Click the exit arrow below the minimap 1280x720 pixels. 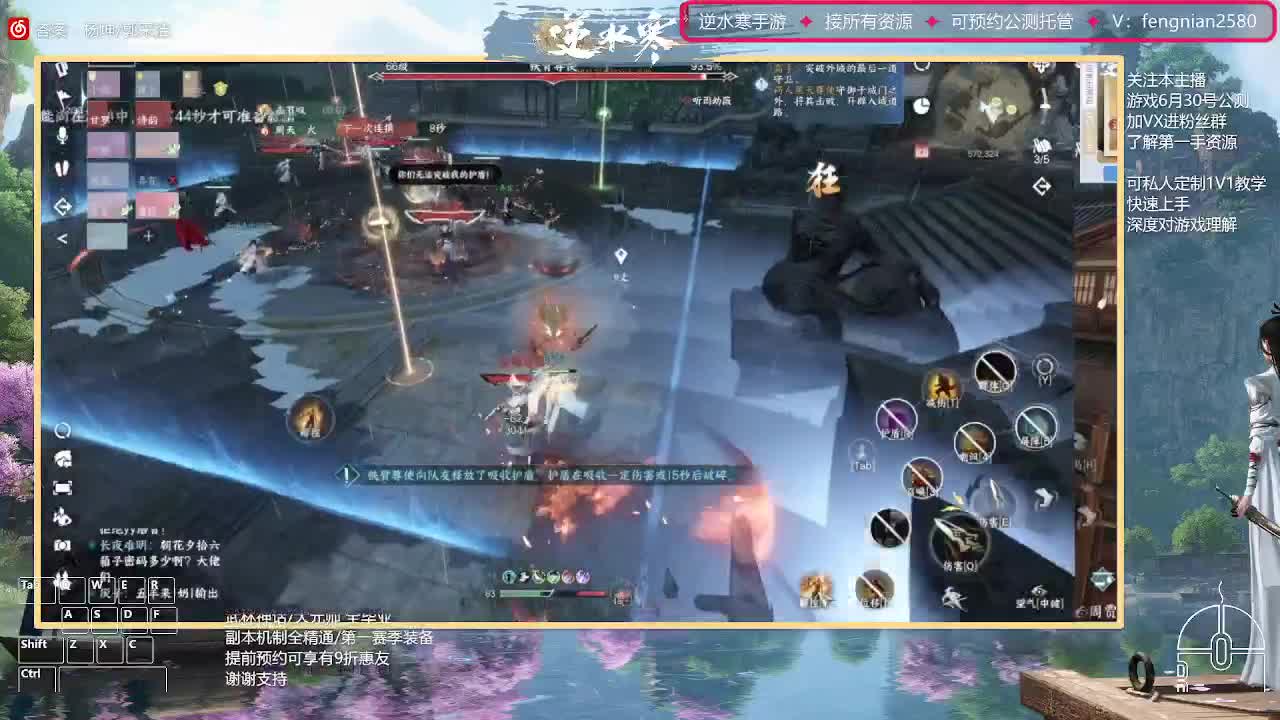(x=1042, y=184)
